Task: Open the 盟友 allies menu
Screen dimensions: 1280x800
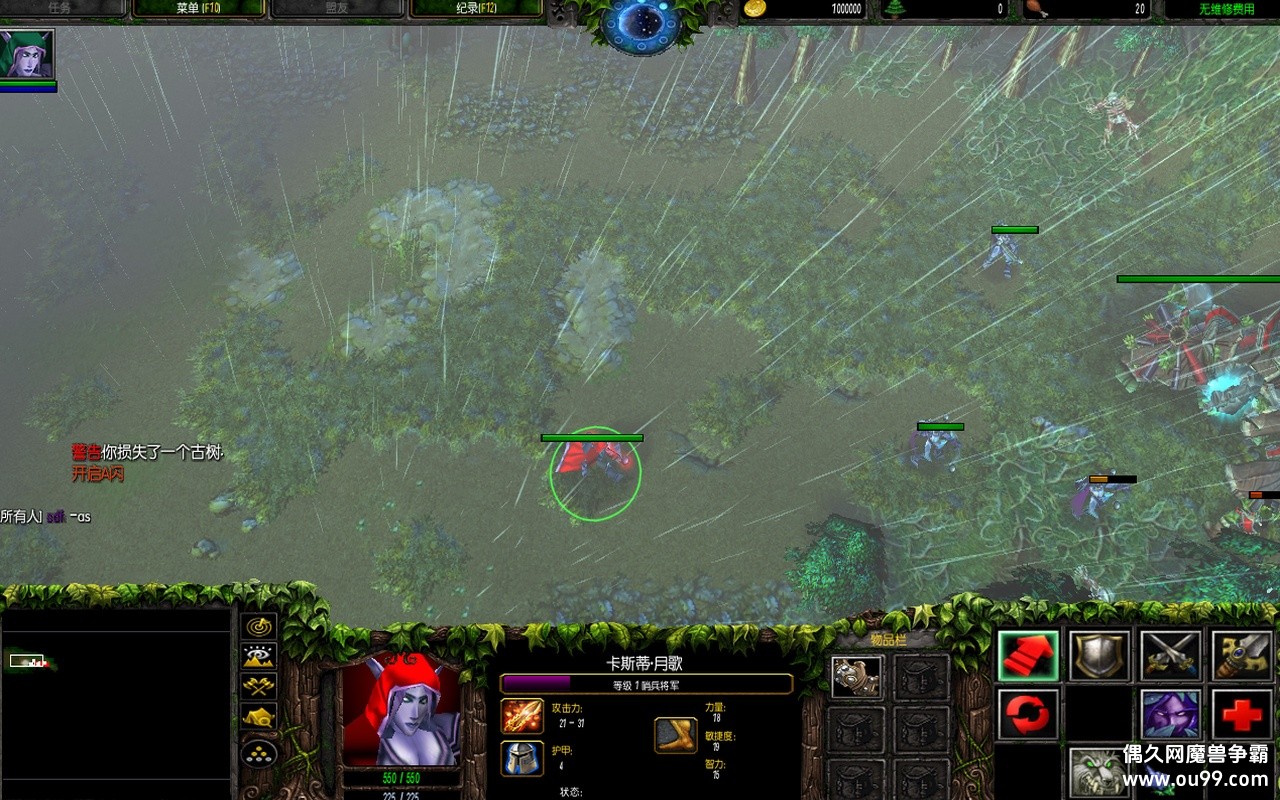Action: coord(336,9)
